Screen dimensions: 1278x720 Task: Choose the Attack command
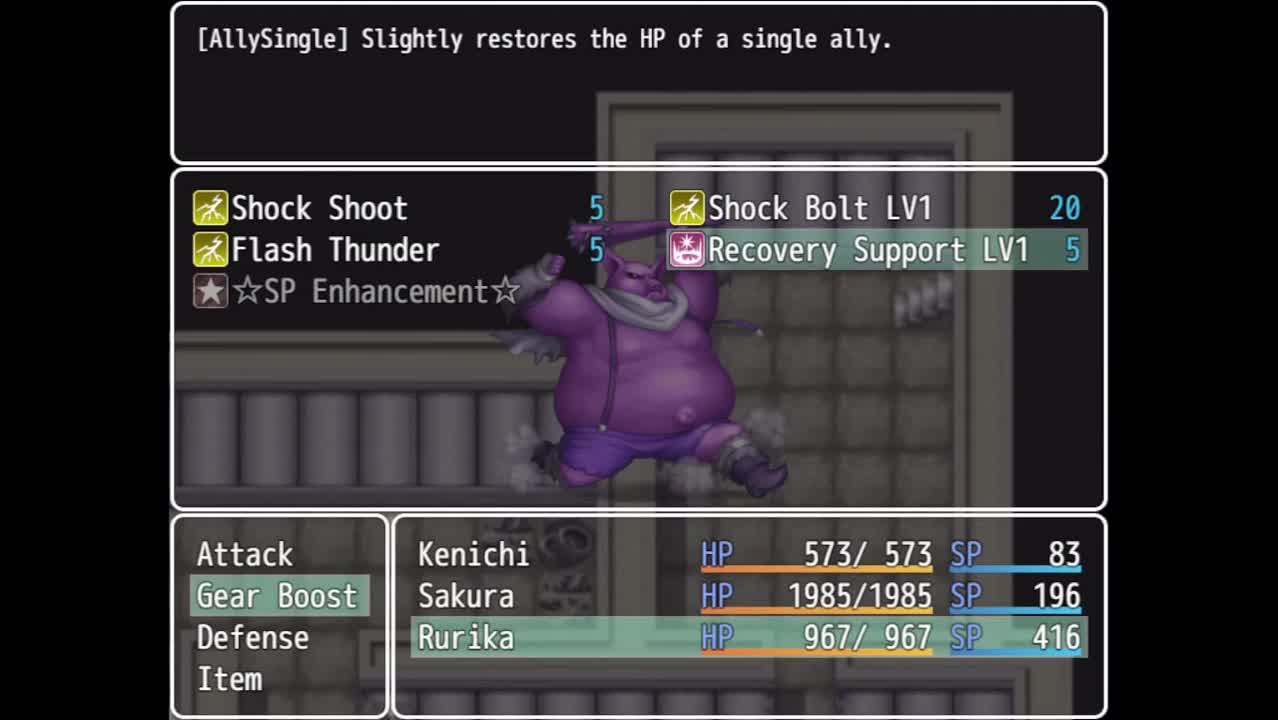[245, 554]
